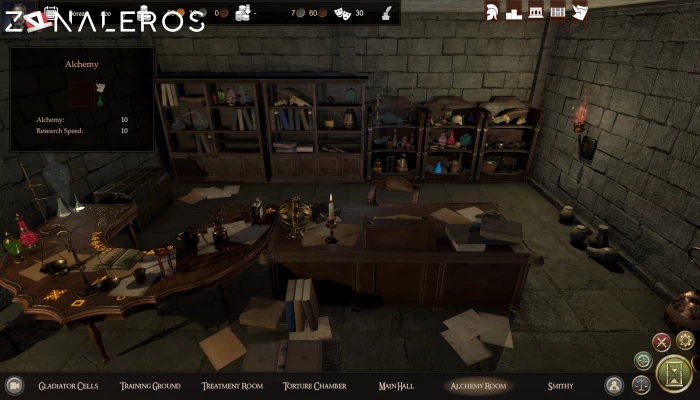Select the Main Hall tab
The height and width of the screenshot is (400, 700).
click(390, 385)
